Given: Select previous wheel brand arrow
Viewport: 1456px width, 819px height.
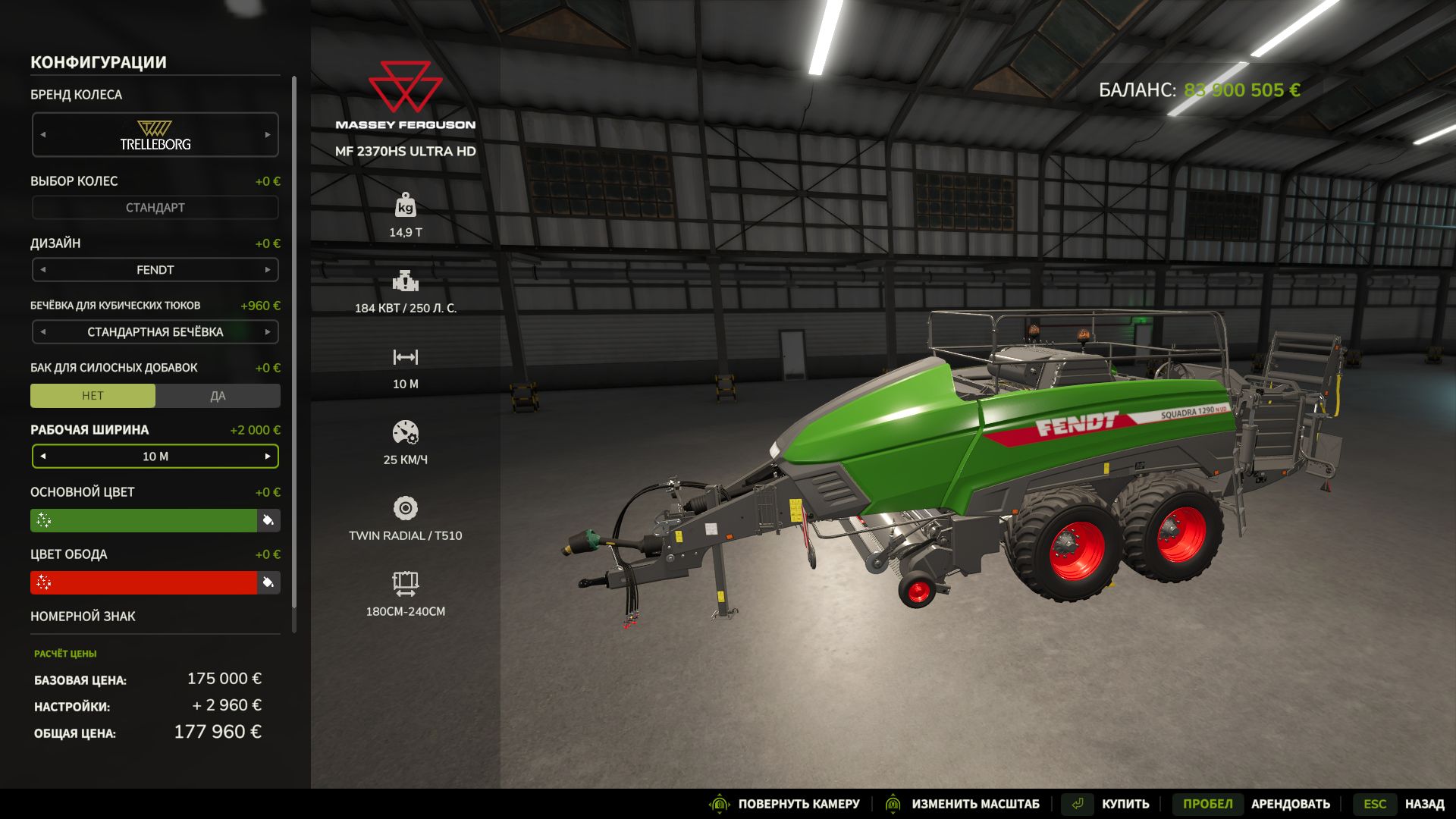Looking at the screenshot, I should tap(43, 135).
